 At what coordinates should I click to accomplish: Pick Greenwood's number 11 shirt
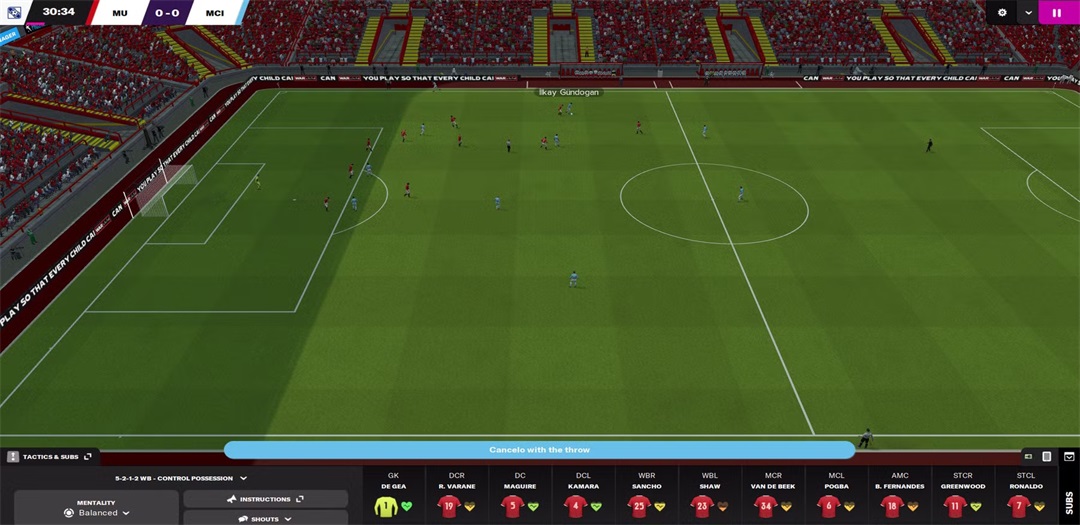coord(956,506)
